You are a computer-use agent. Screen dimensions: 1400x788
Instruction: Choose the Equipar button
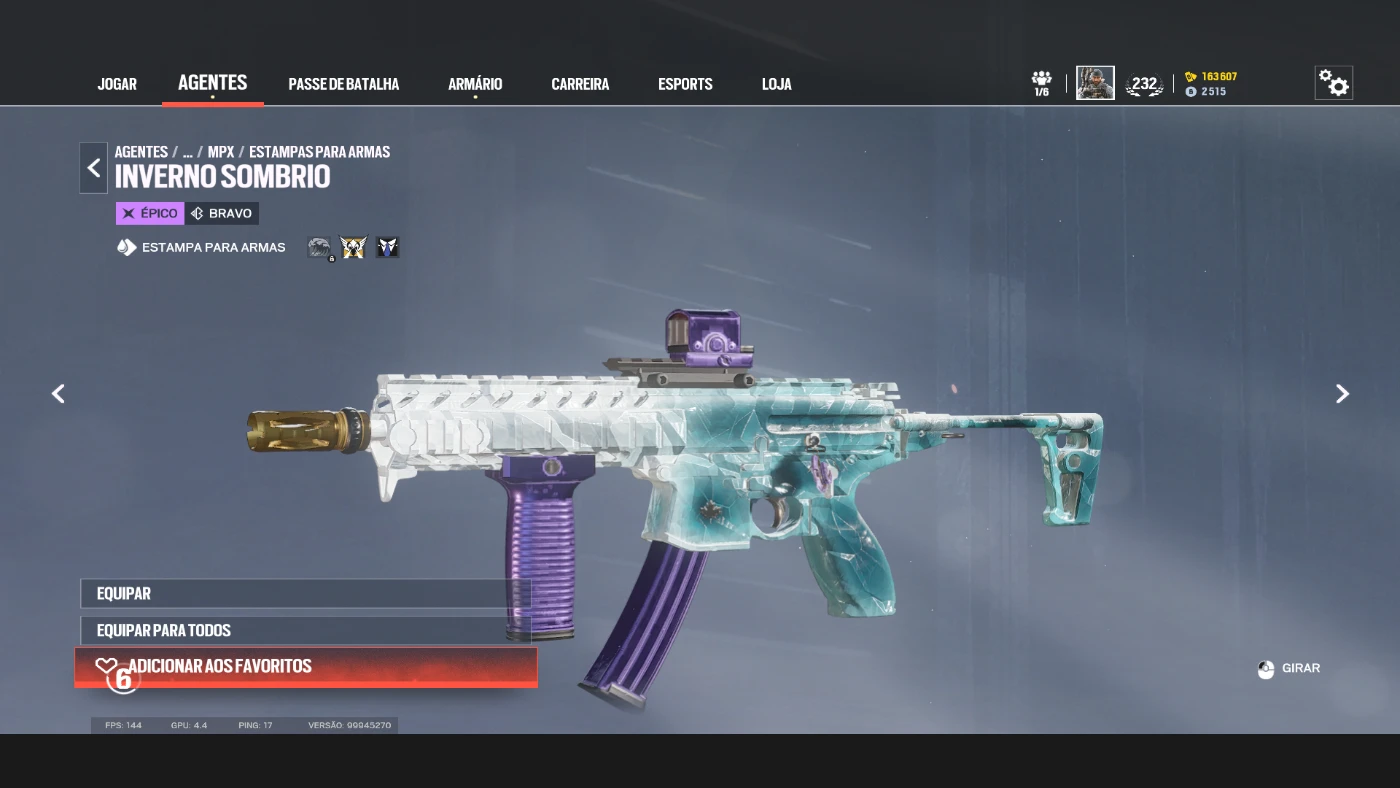click(305, 593)
